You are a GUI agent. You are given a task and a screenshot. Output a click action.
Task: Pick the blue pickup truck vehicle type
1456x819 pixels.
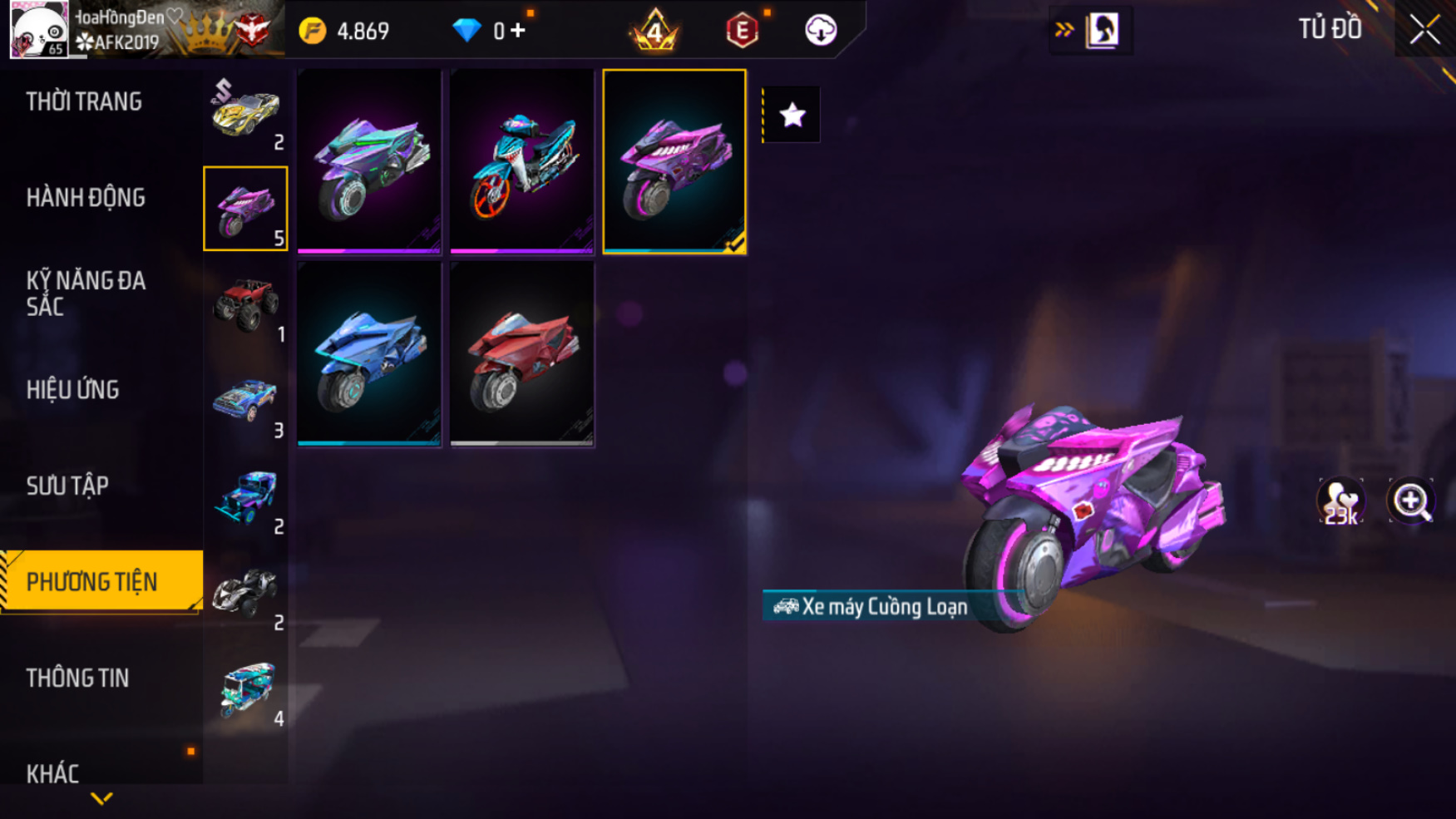tap(245, 401)
